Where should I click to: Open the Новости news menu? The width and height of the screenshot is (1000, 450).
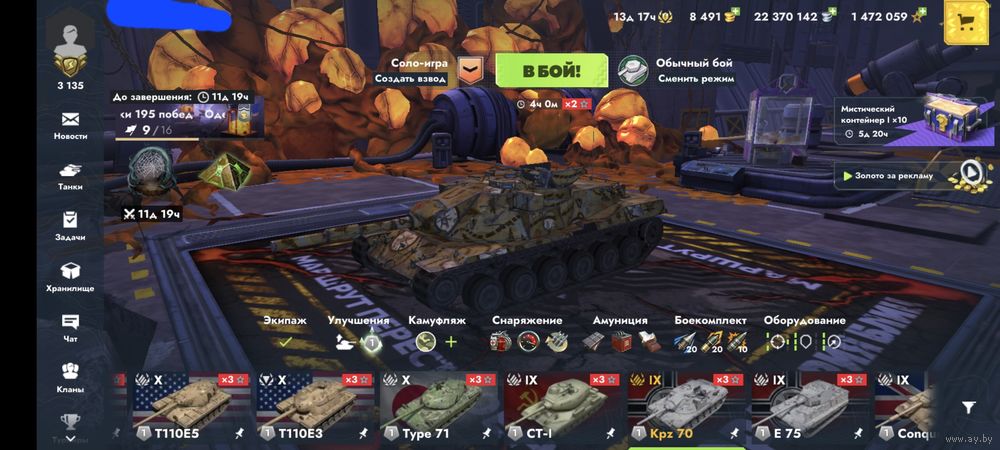coord(70,125)
